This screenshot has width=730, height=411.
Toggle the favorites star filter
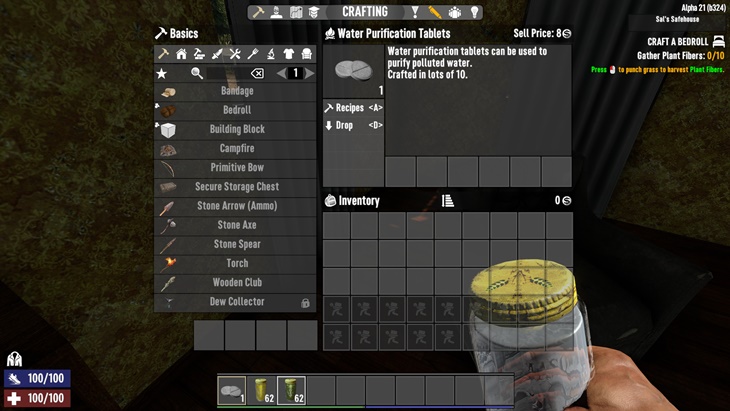161,73
